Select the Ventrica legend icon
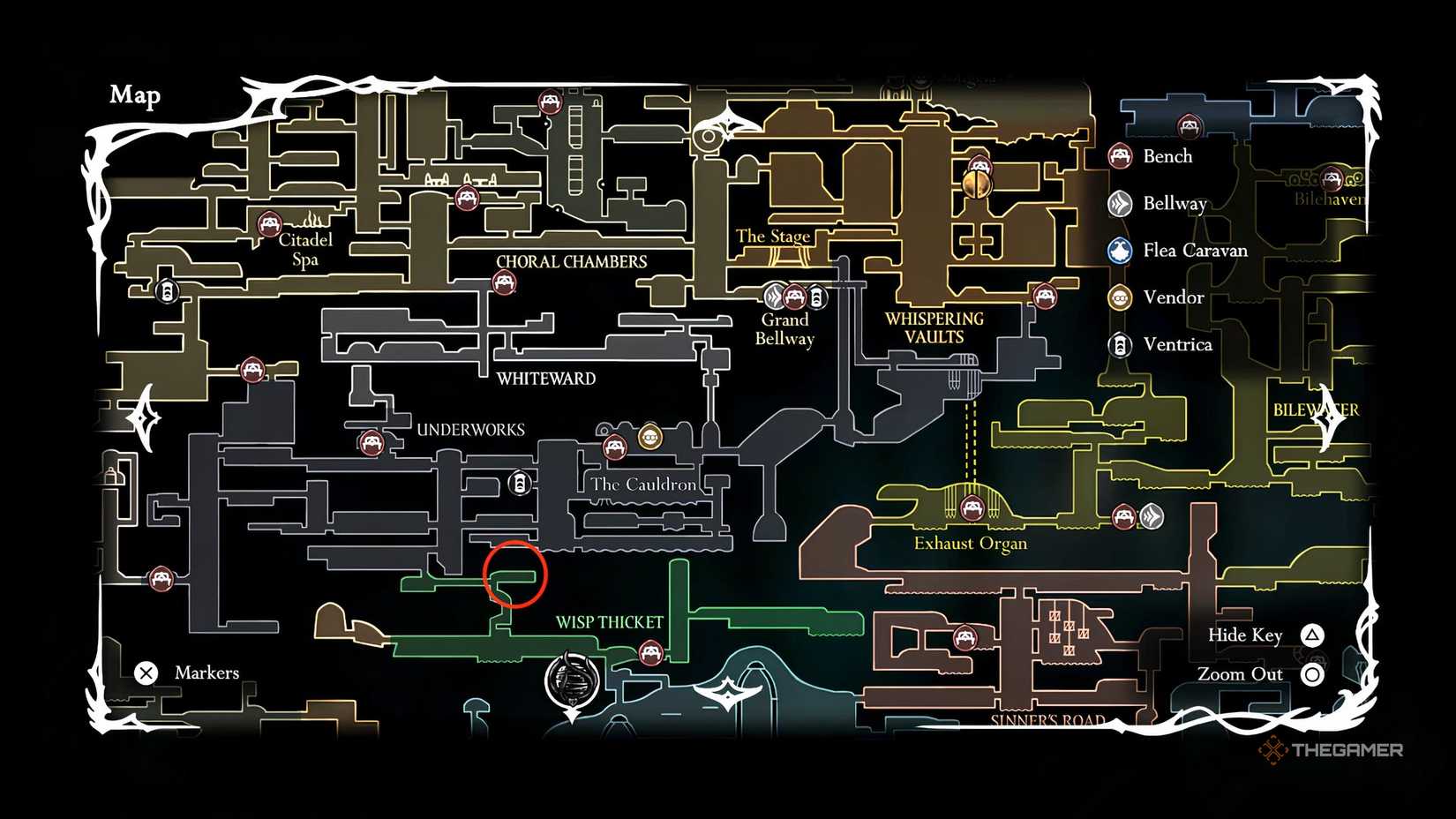Viewport: 1456px width, 819px height. tap(1121, 346)
